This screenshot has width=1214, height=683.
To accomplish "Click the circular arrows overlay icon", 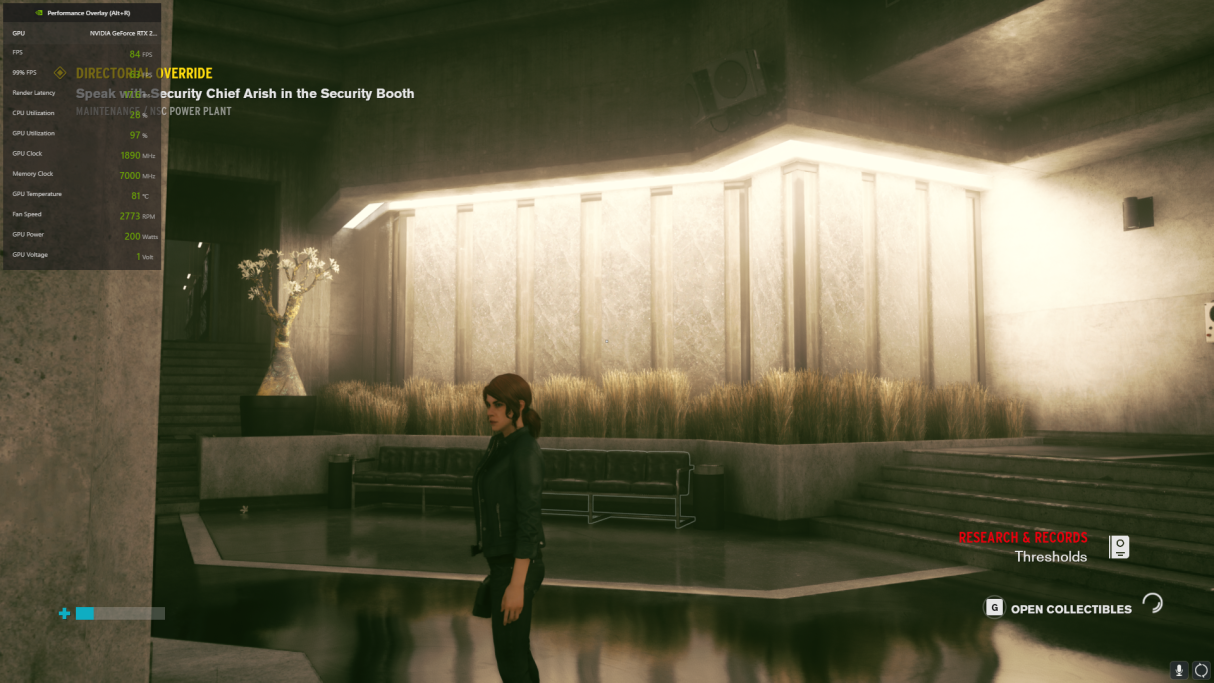I will coord(1201,670).
